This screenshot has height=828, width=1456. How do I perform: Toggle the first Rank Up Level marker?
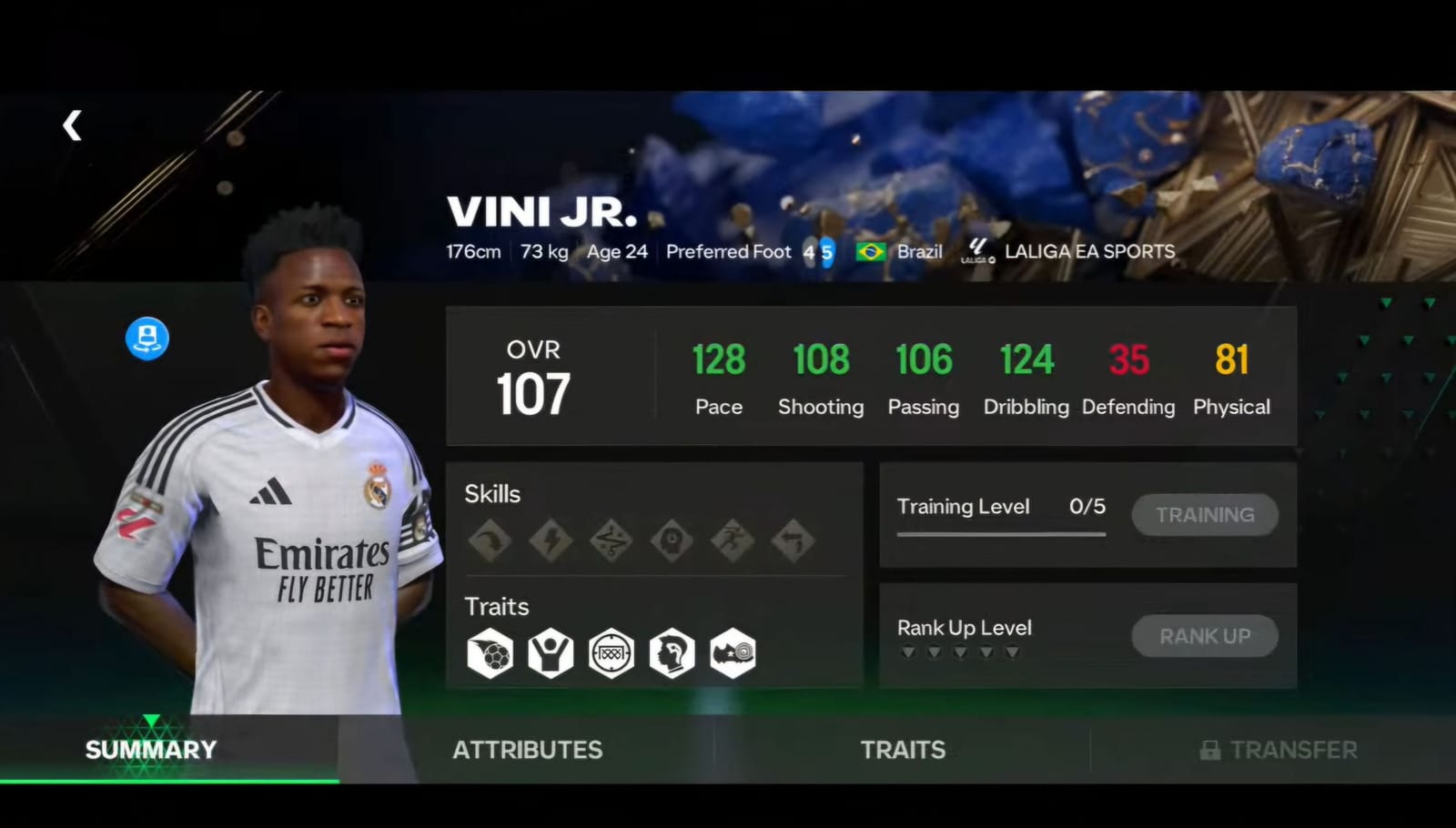[906, 651]
